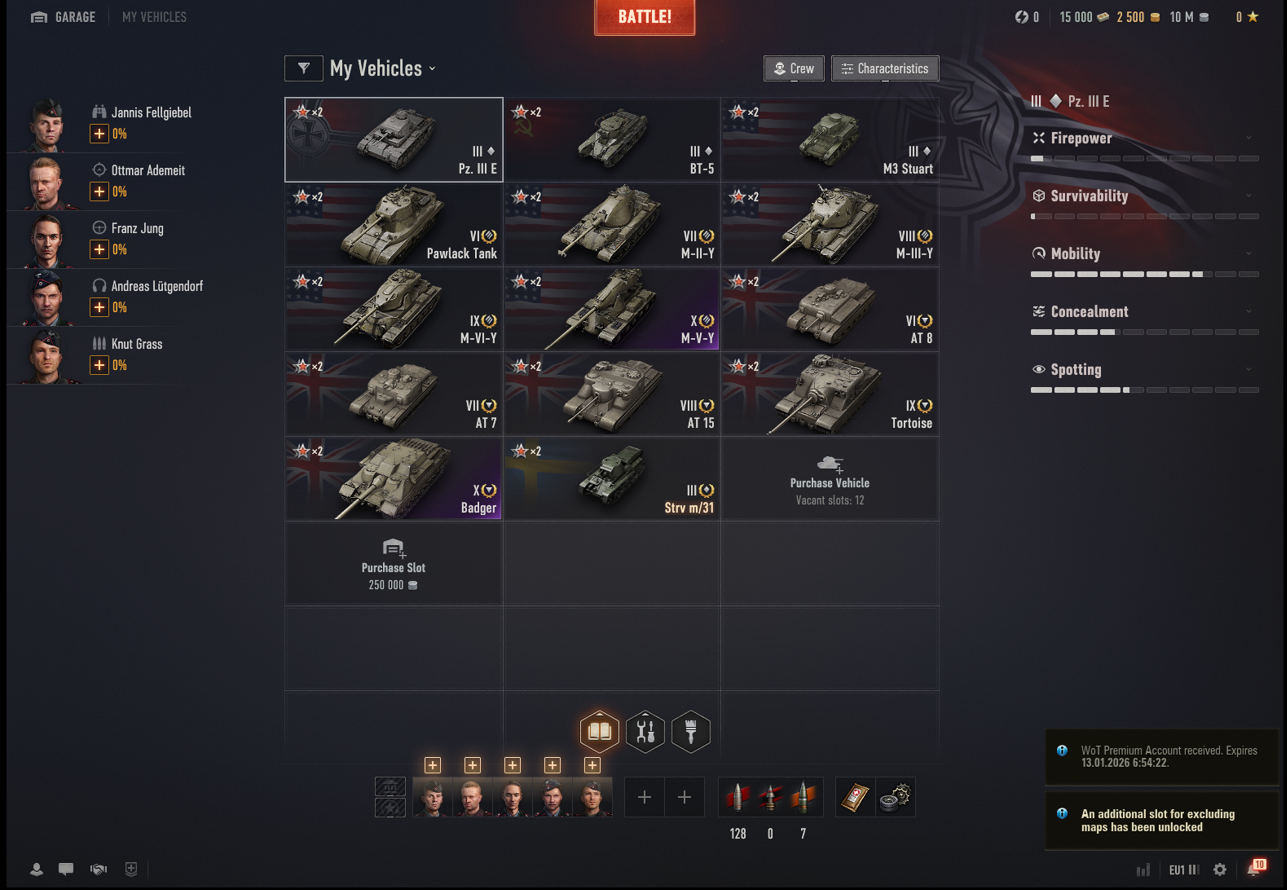Select the BT-5 tank tile
The image size is (1287, 890).
coord(611,139)
